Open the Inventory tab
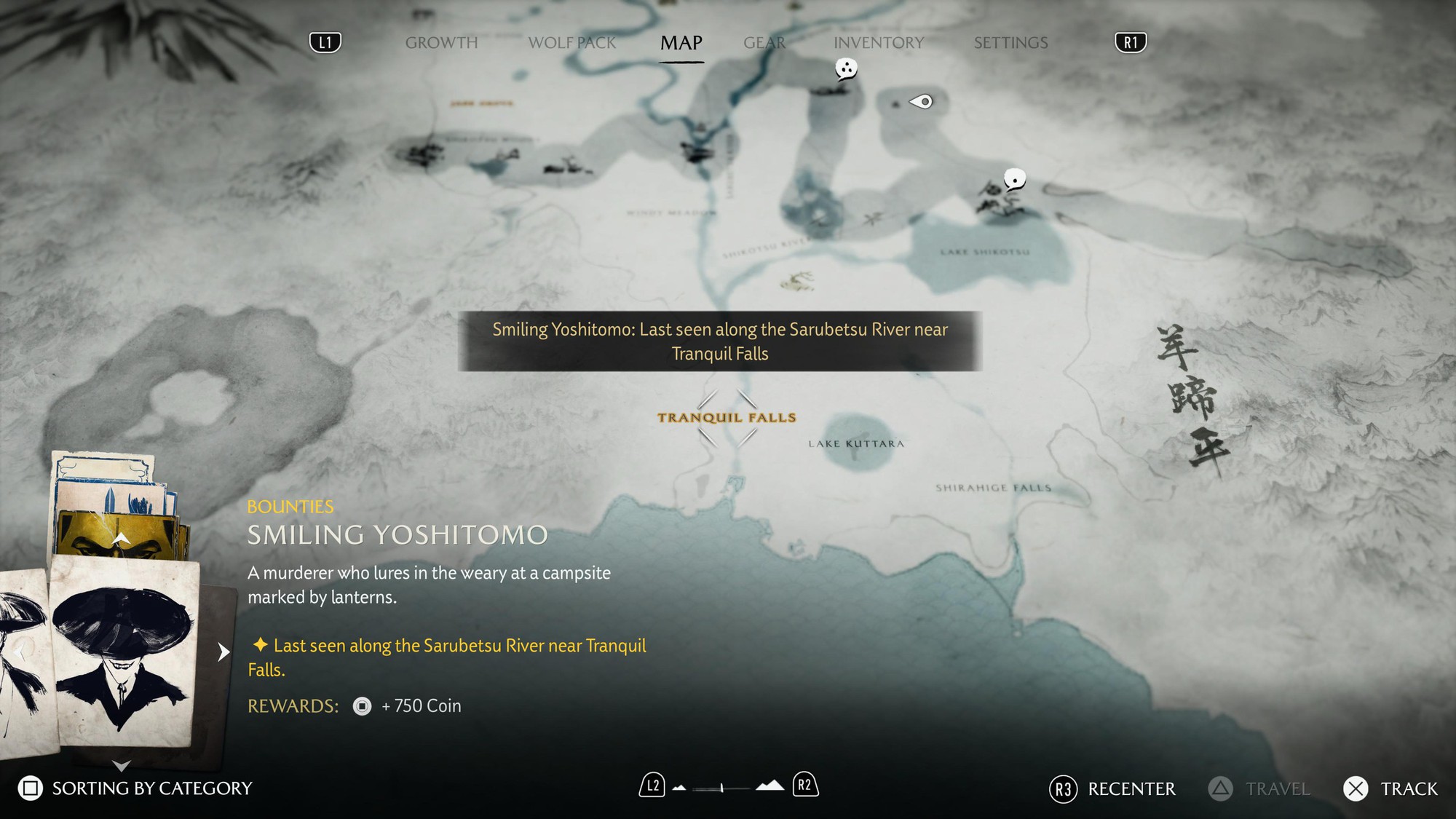 (x=879, y=43)
